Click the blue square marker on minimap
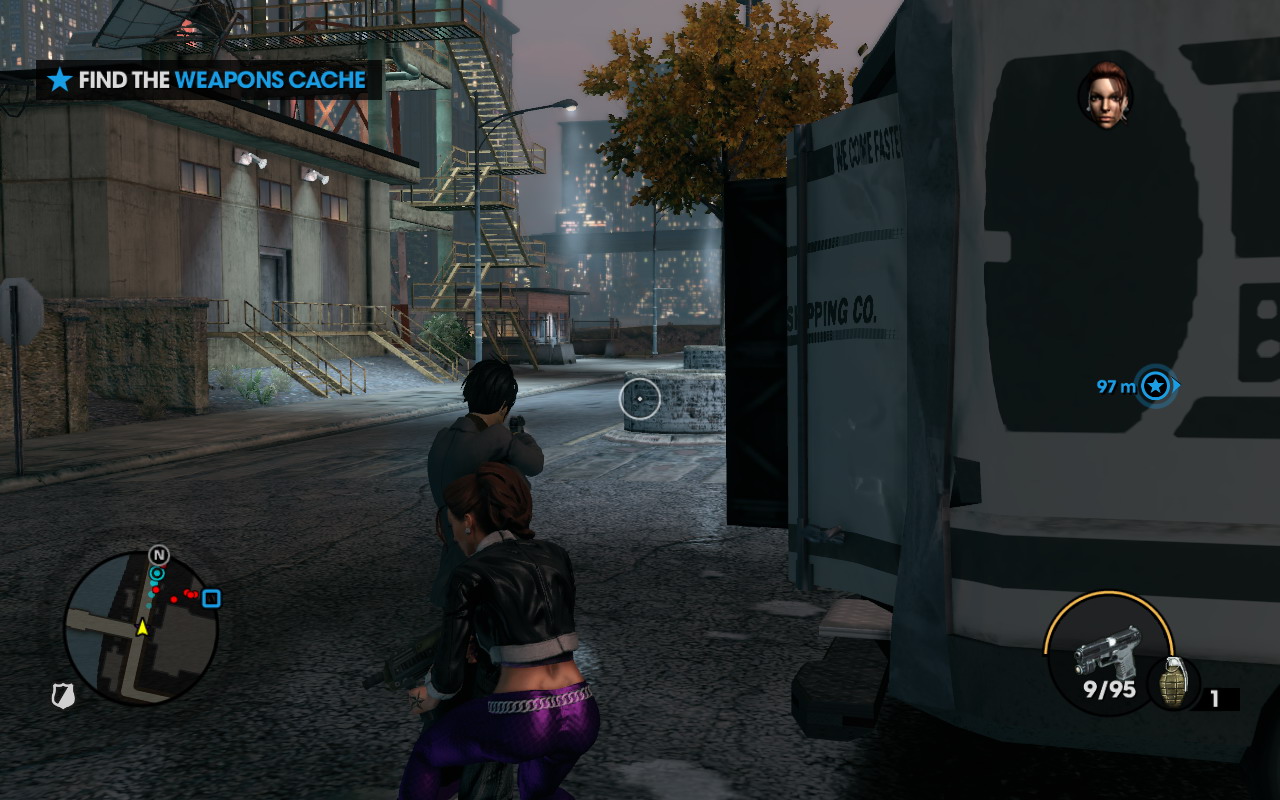 (x=211, y=599)
